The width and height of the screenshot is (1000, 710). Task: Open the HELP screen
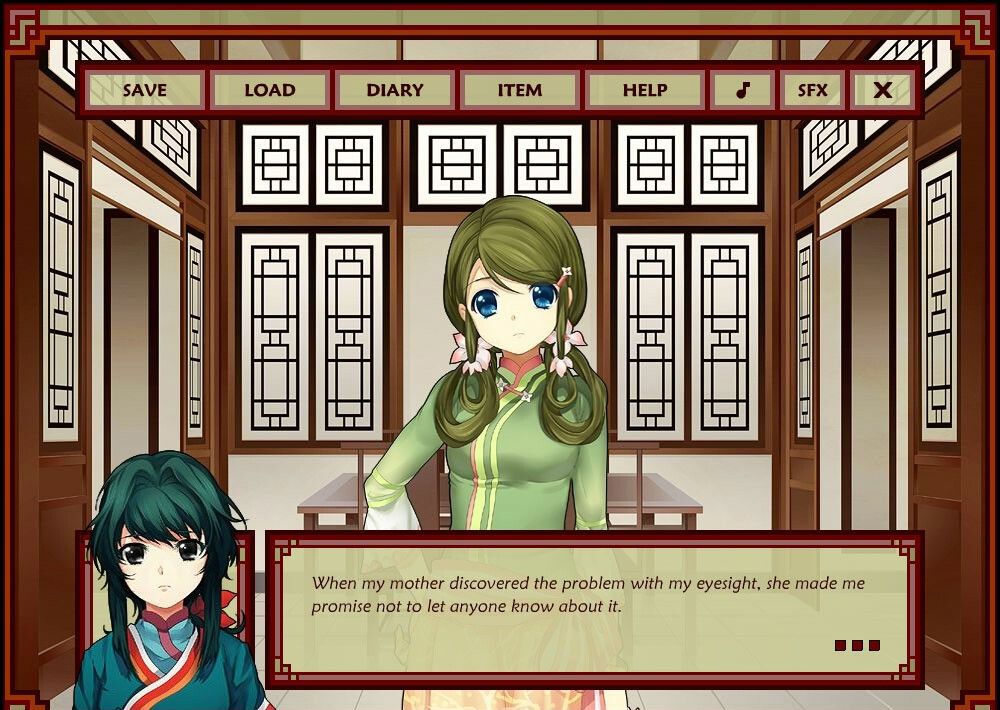(x=645, y=90)
